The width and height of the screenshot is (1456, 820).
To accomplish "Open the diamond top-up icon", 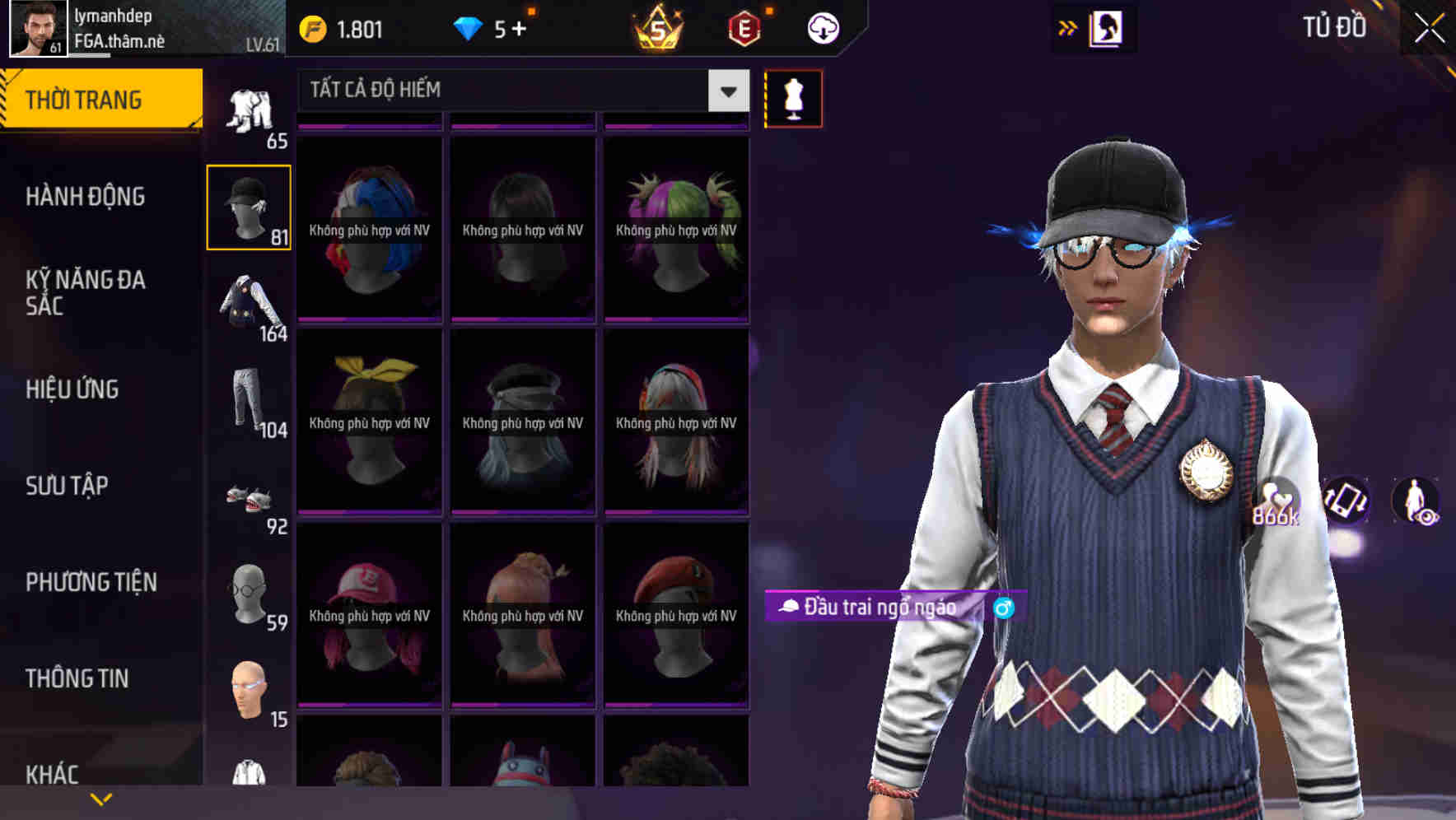I will 469,27.
